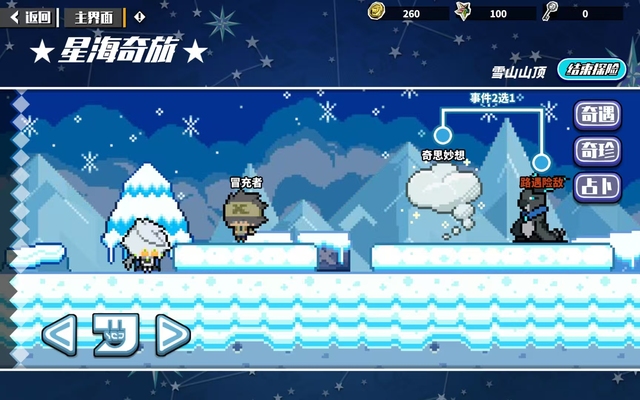This screenshot has height=400, width=640.
Task: Go back with the 返回 button
Action: (x=30, y=17)
